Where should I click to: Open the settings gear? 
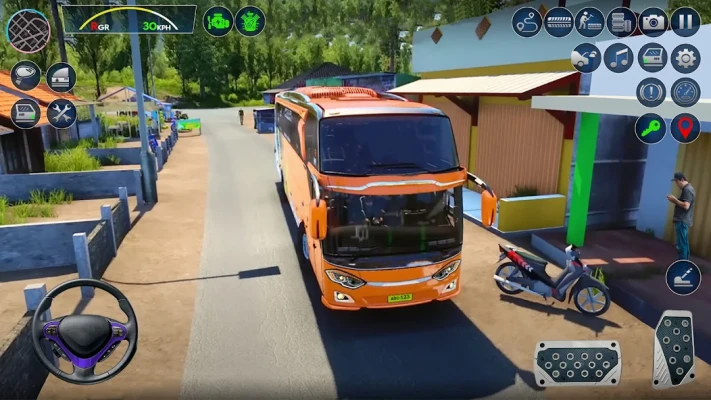coord(685,58)
